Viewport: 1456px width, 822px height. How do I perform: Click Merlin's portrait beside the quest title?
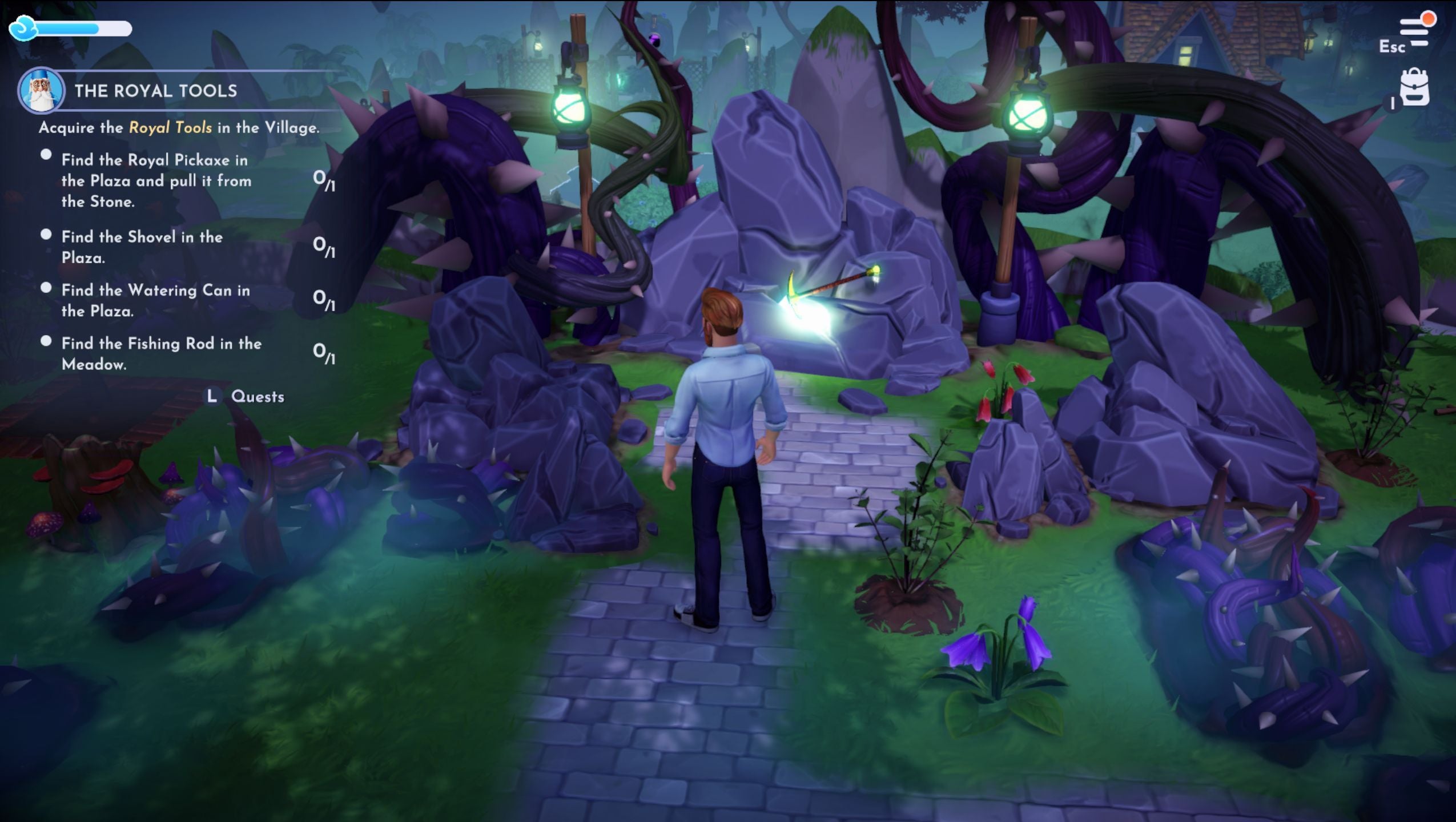pyautogui.click(x=43, y=91)
